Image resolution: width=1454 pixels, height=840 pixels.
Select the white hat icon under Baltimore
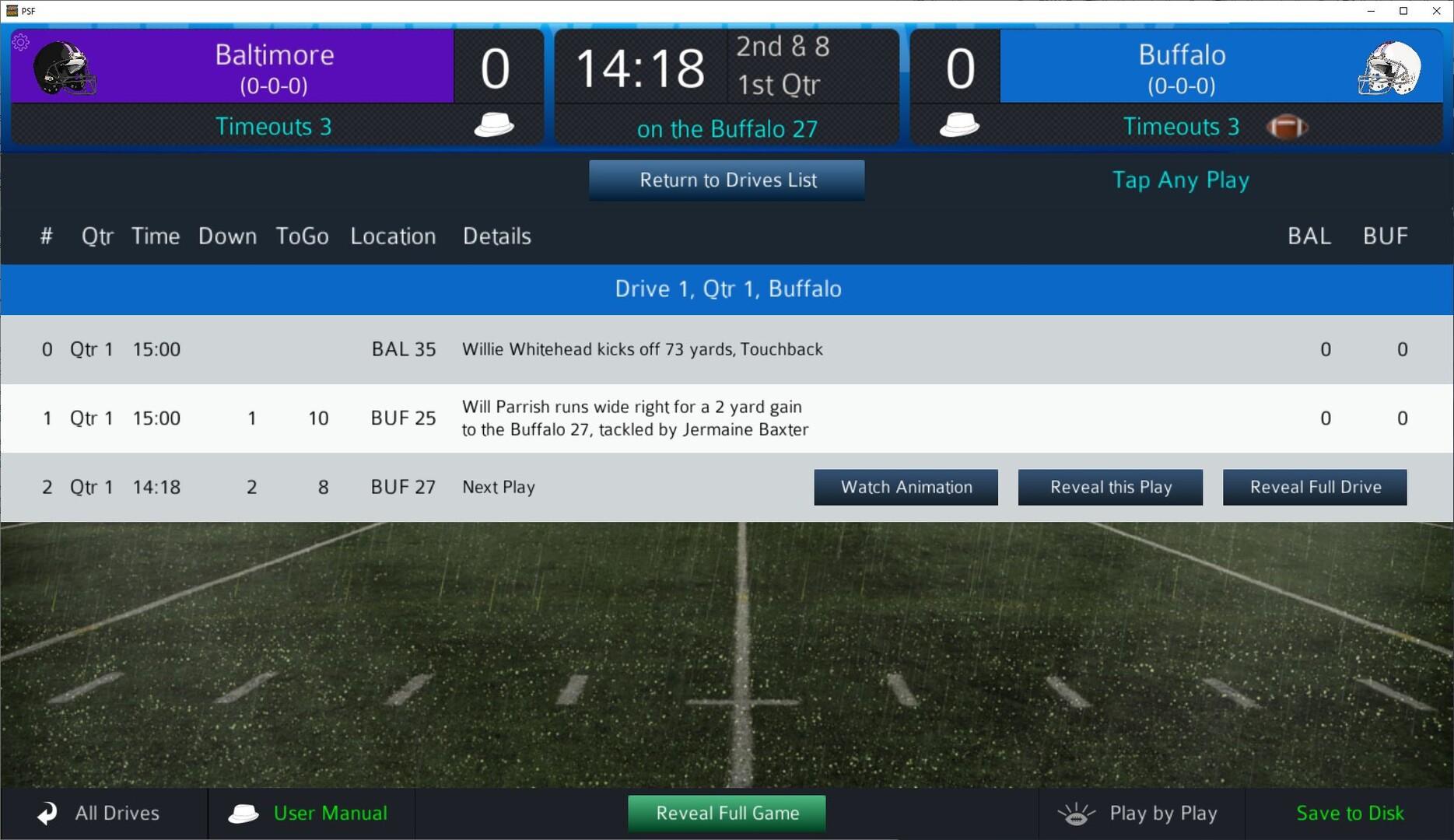click(492, 123)
